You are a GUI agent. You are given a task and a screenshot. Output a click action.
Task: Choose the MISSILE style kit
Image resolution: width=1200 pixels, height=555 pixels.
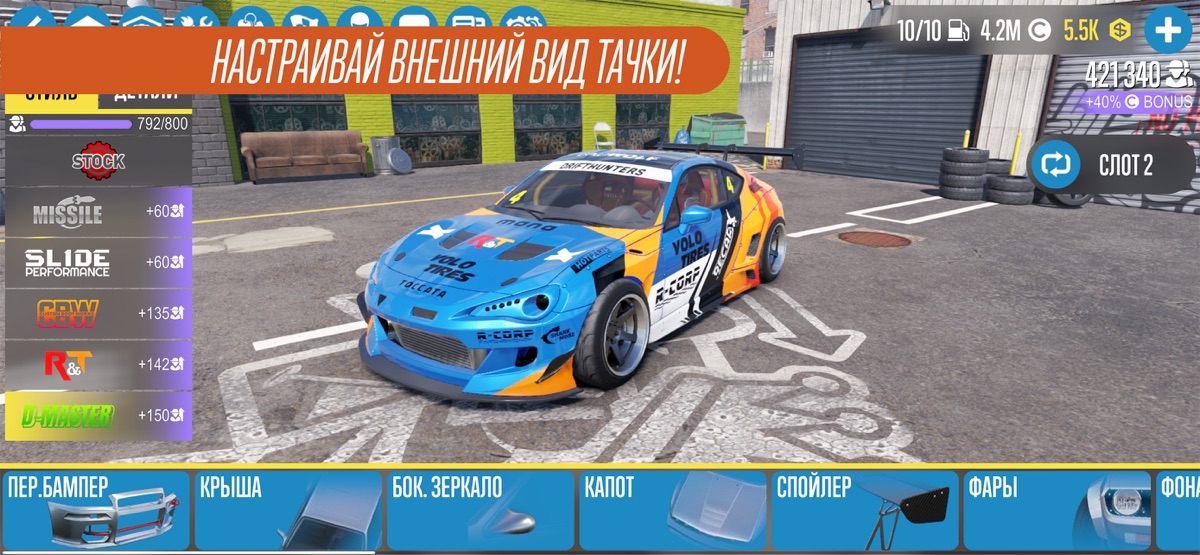coord(98,212)
